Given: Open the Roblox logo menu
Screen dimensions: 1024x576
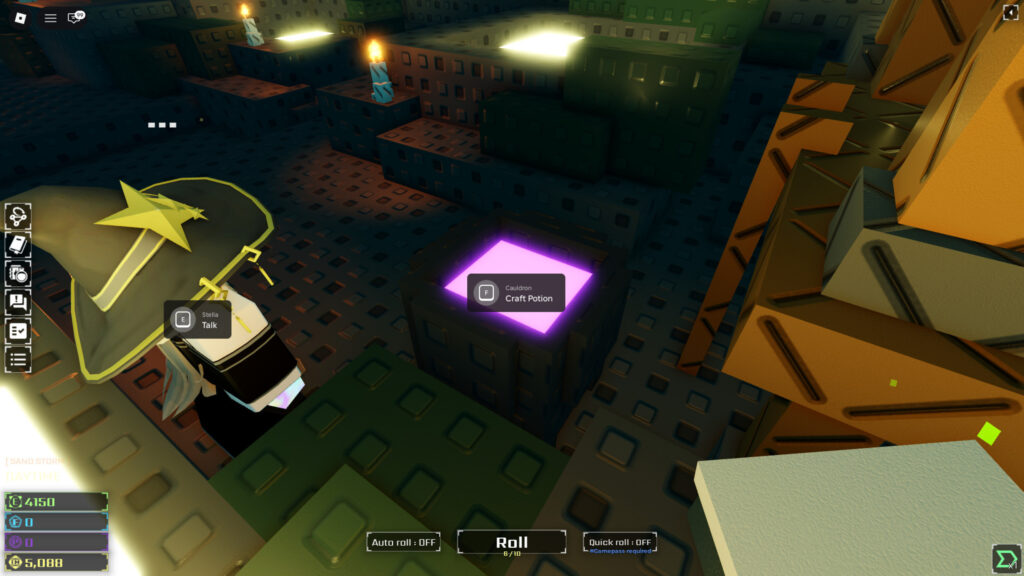Looking at the screenshot, I should pos(21,17).
